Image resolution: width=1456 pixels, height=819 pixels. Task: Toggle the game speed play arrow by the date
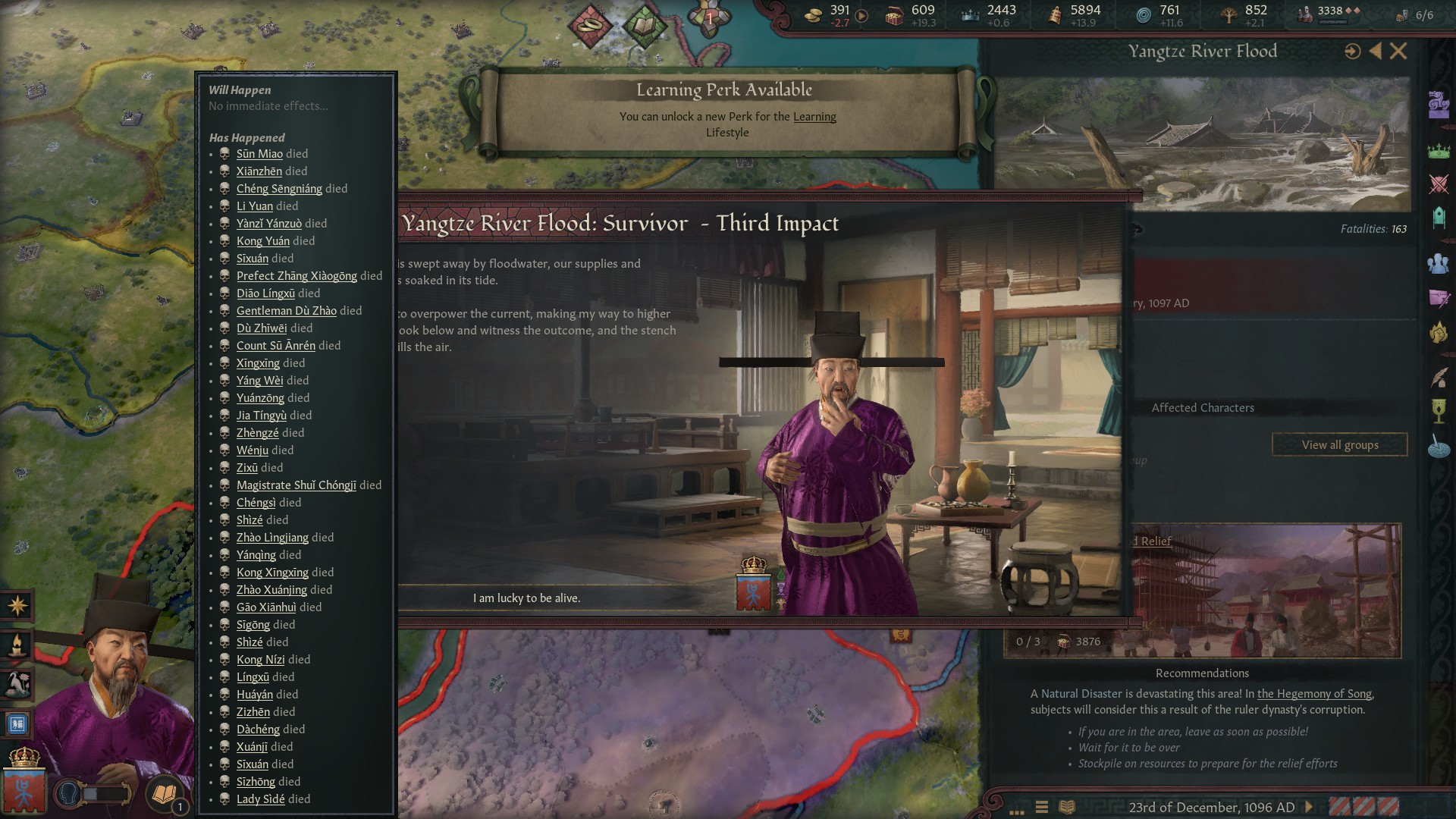(x=1309, y=808)
